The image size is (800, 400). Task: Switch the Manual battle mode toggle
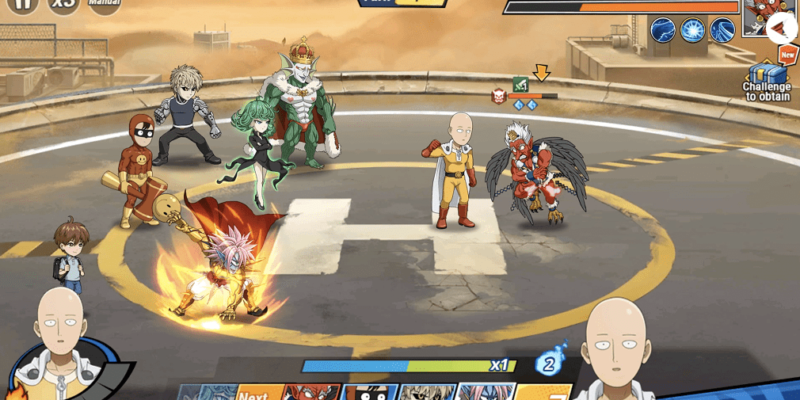click(x=104, y=5)
